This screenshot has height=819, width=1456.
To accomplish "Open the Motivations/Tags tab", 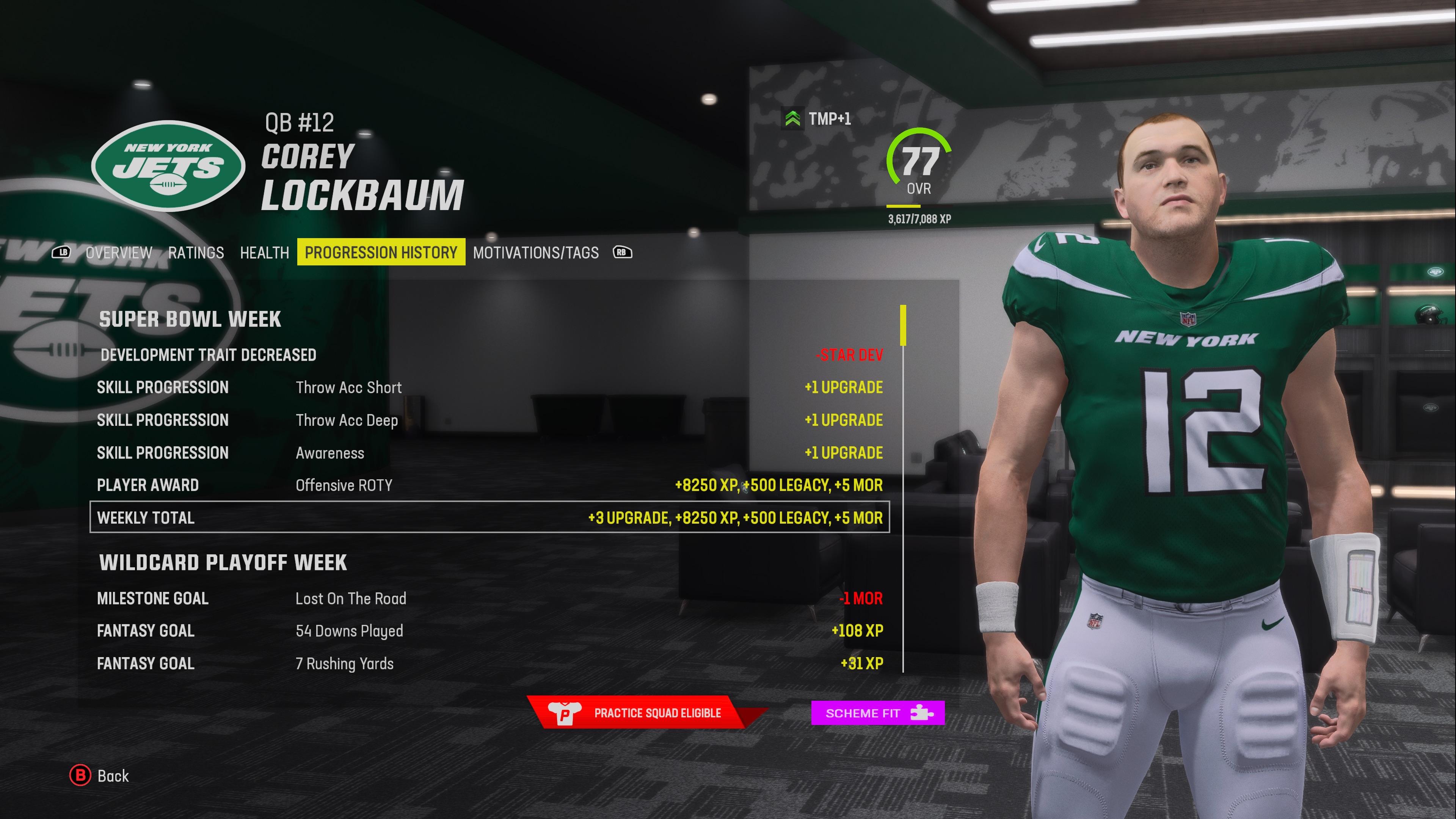I will [x=535, y=253].
